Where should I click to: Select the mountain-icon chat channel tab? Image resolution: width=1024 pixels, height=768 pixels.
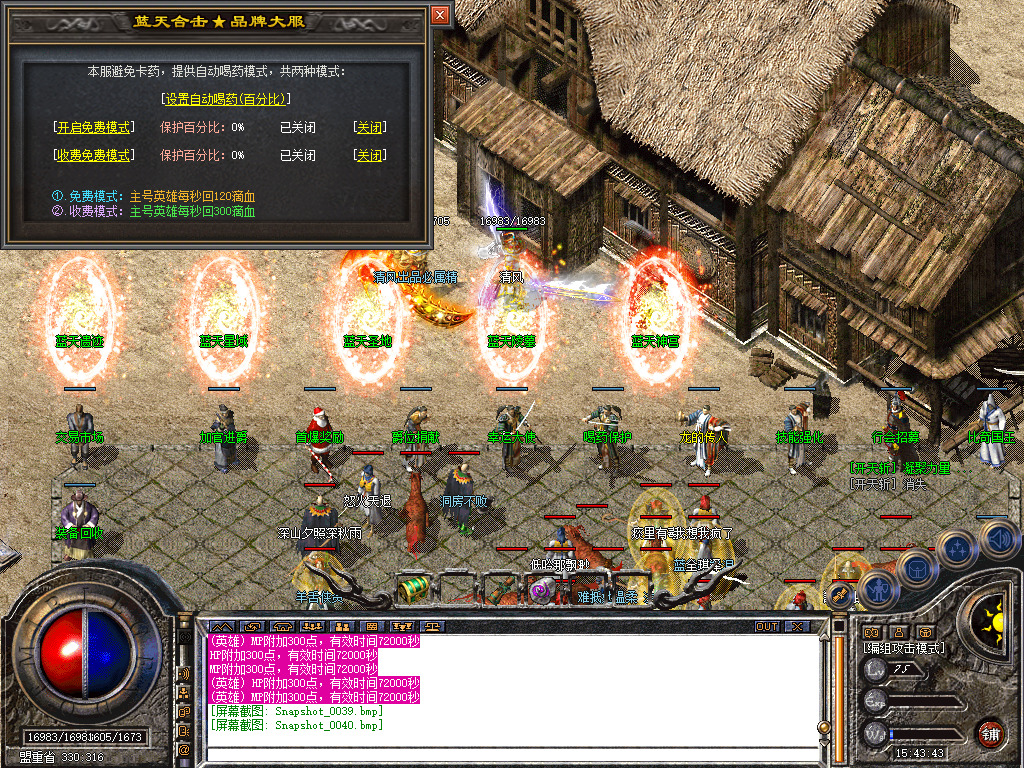219,626
